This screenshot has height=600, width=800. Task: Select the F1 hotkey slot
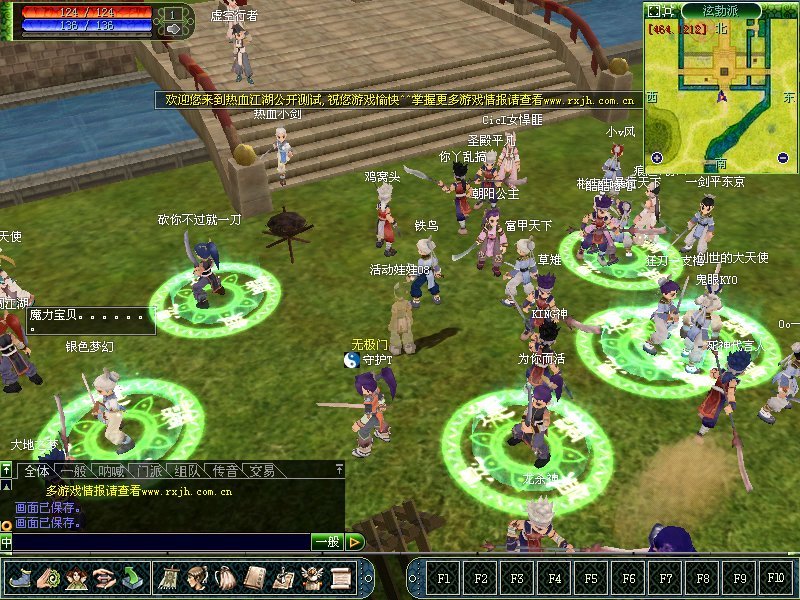click(x=444, y=578)
